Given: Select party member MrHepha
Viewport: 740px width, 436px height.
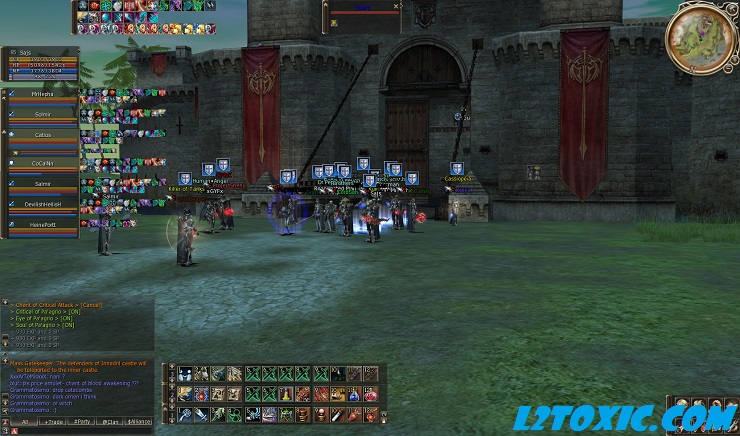Looking at the screenshot, I should pos(42,94).
